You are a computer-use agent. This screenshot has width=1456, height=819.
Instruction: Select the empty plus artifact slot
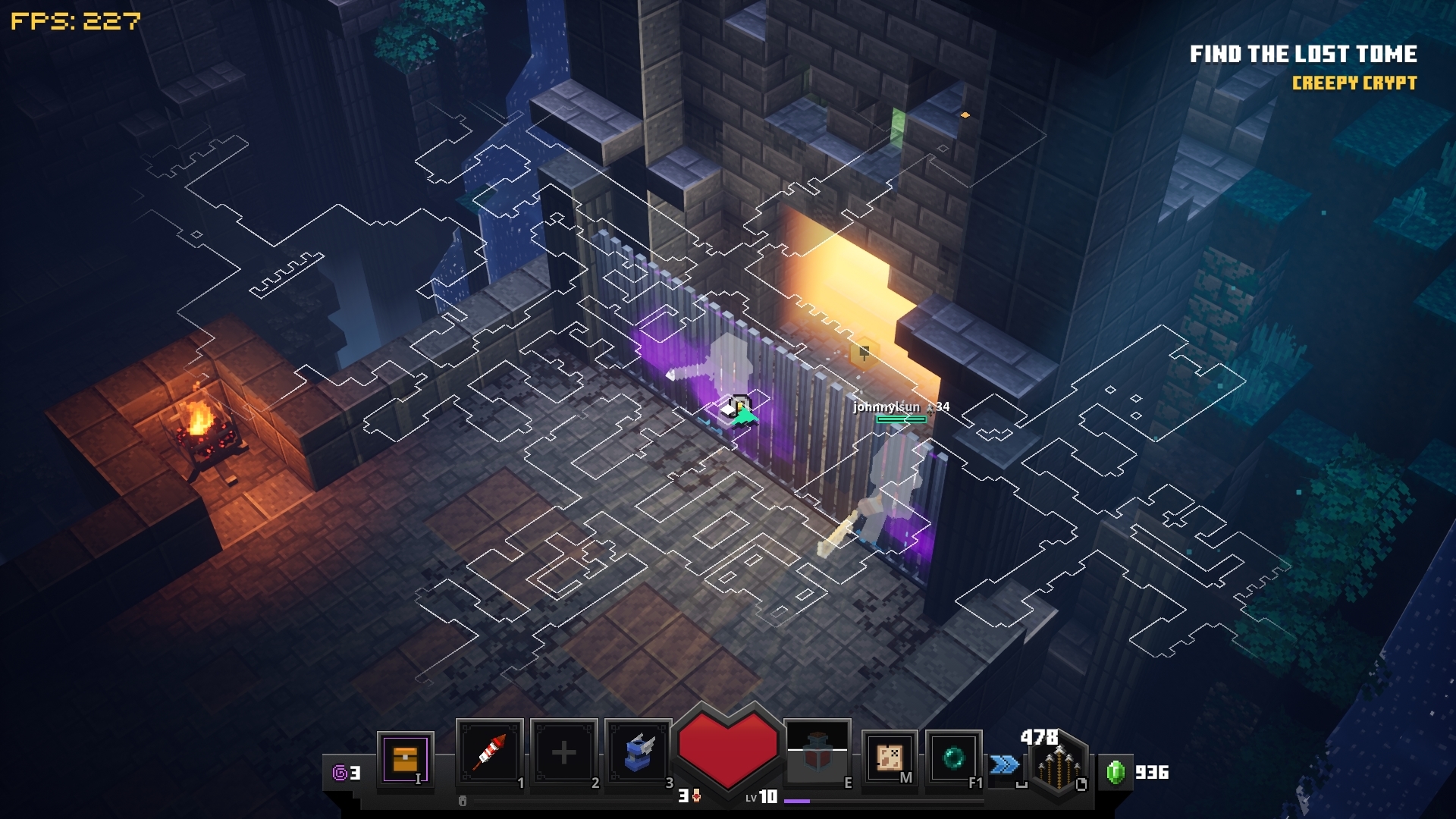tap(563, 752)
